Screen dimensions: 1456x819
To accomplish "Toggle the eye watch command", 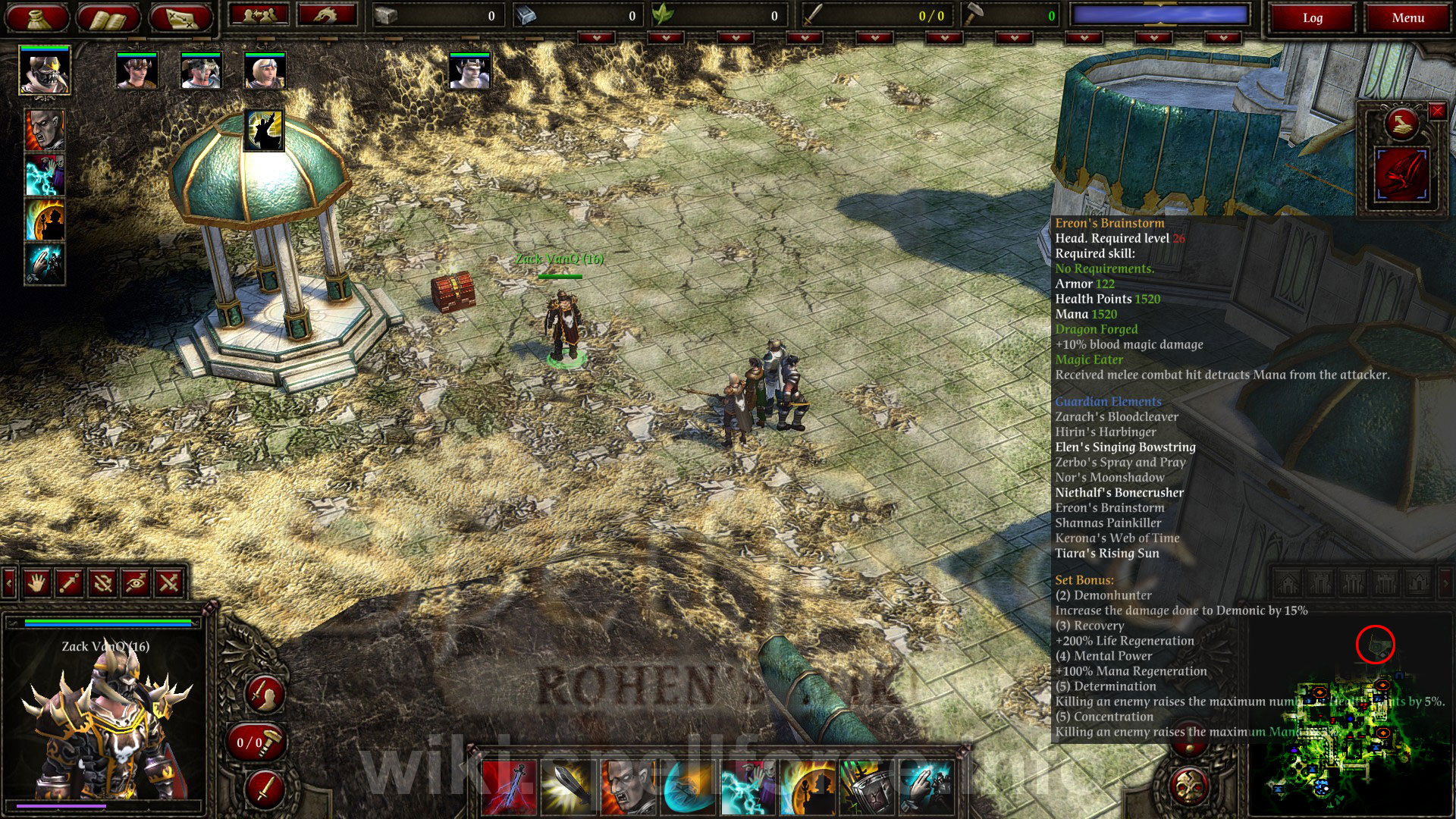I will [136, 582].
